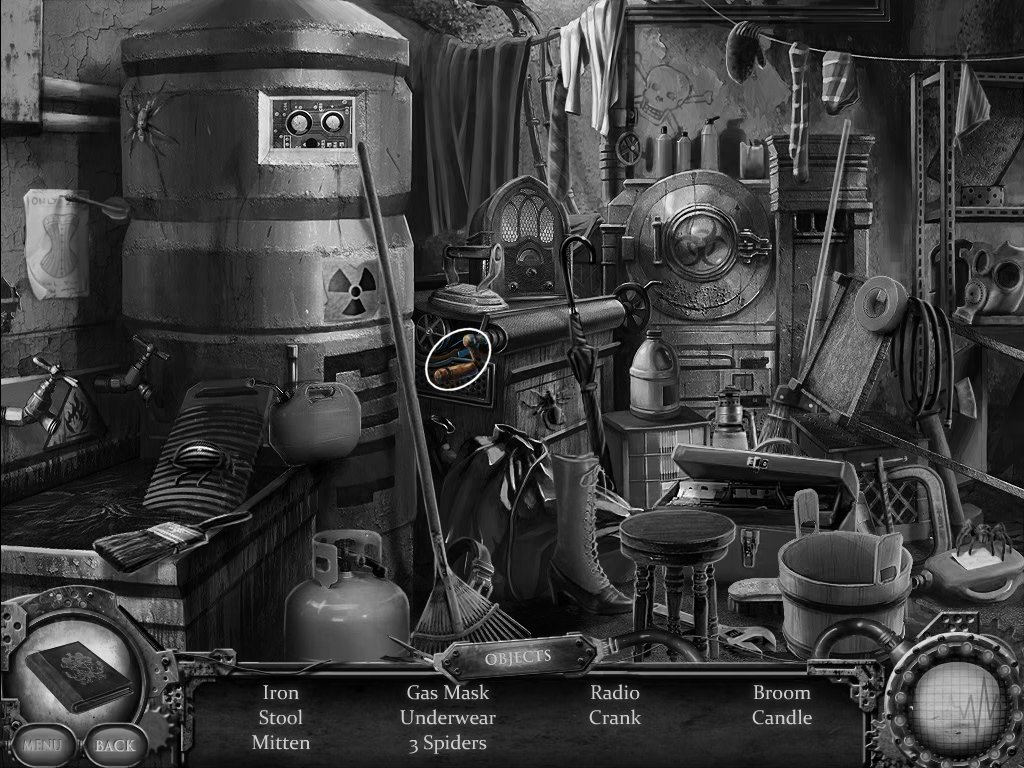Select Gas Mask in the objects list
The width and height of the screenshot is (1024, 768).
click(x=447, y=692)
